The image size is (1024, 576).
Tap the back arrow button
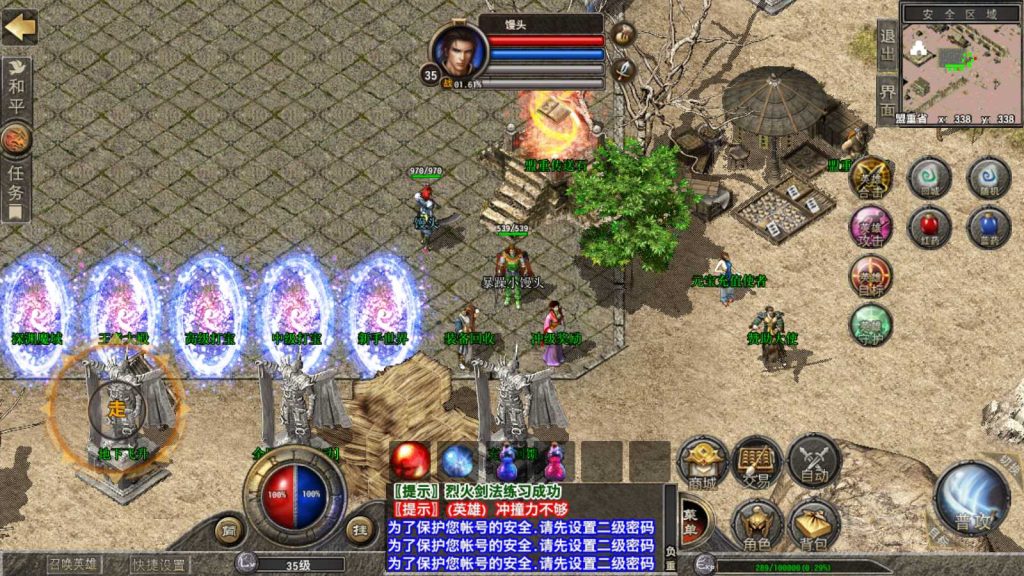pos(19,27)
